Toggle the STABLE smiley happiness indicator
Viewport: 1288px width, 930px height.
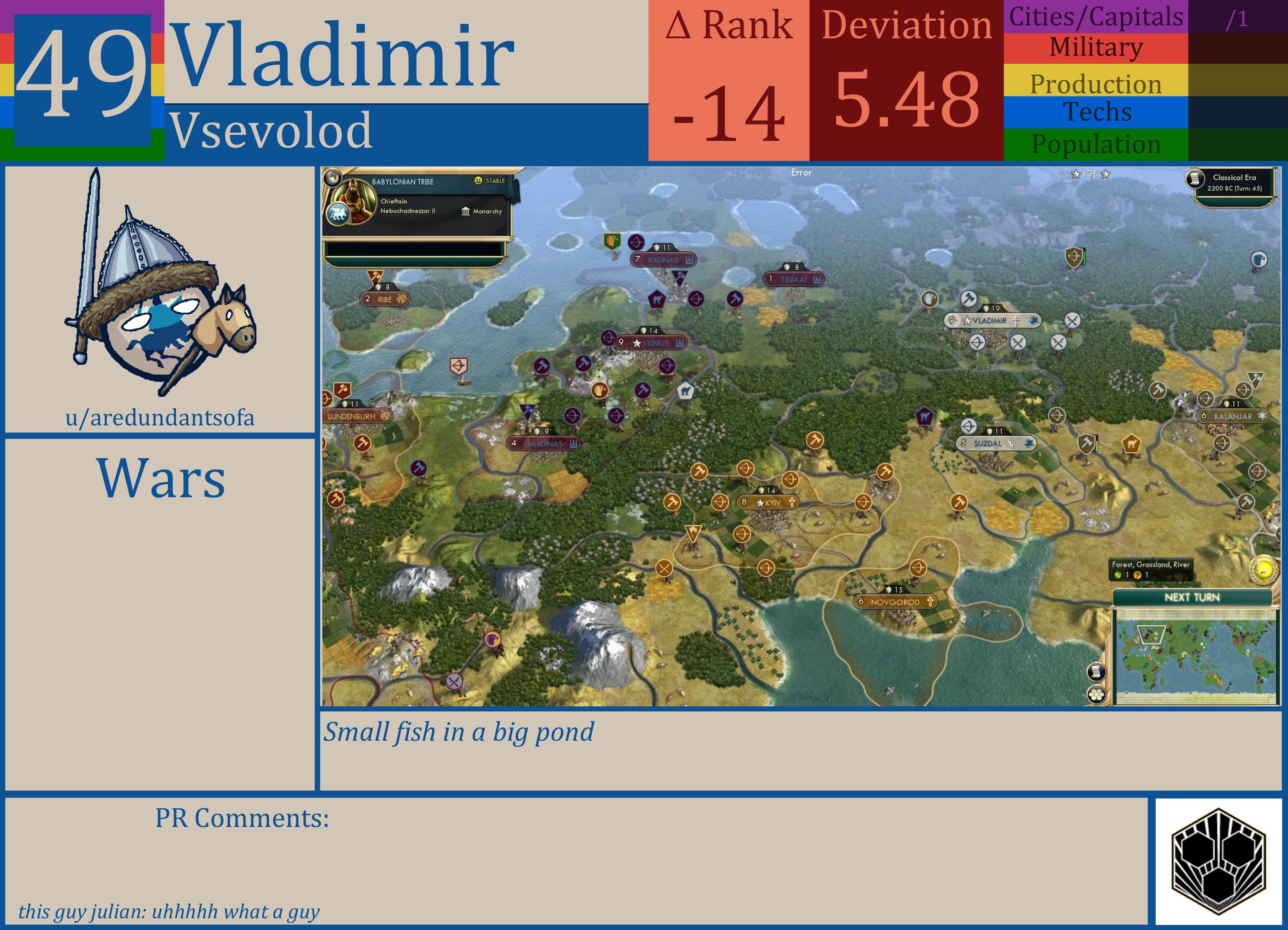479,181
